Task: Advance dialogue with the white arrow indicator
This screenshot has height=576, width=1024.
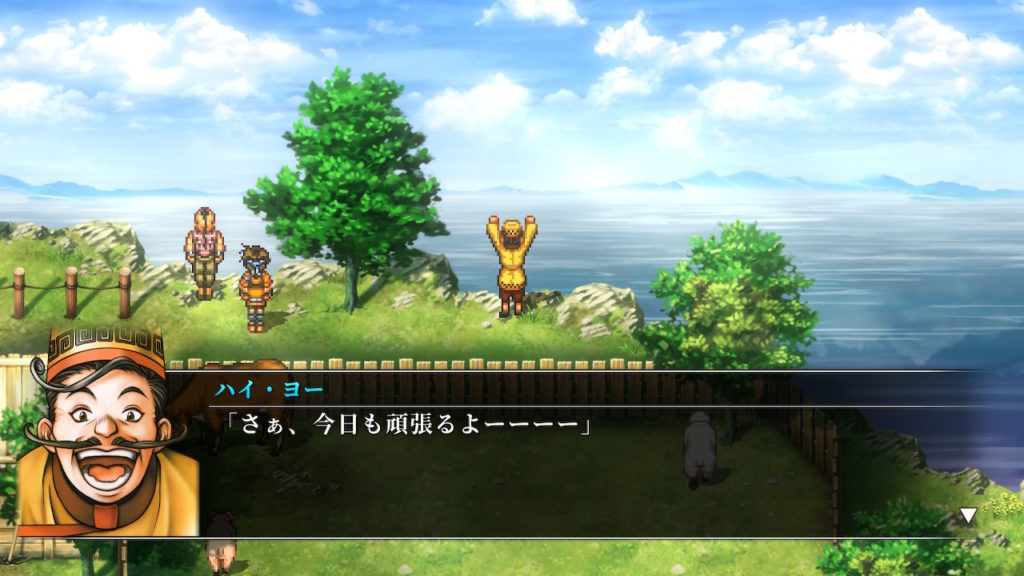Action: [x=967, y=516]
